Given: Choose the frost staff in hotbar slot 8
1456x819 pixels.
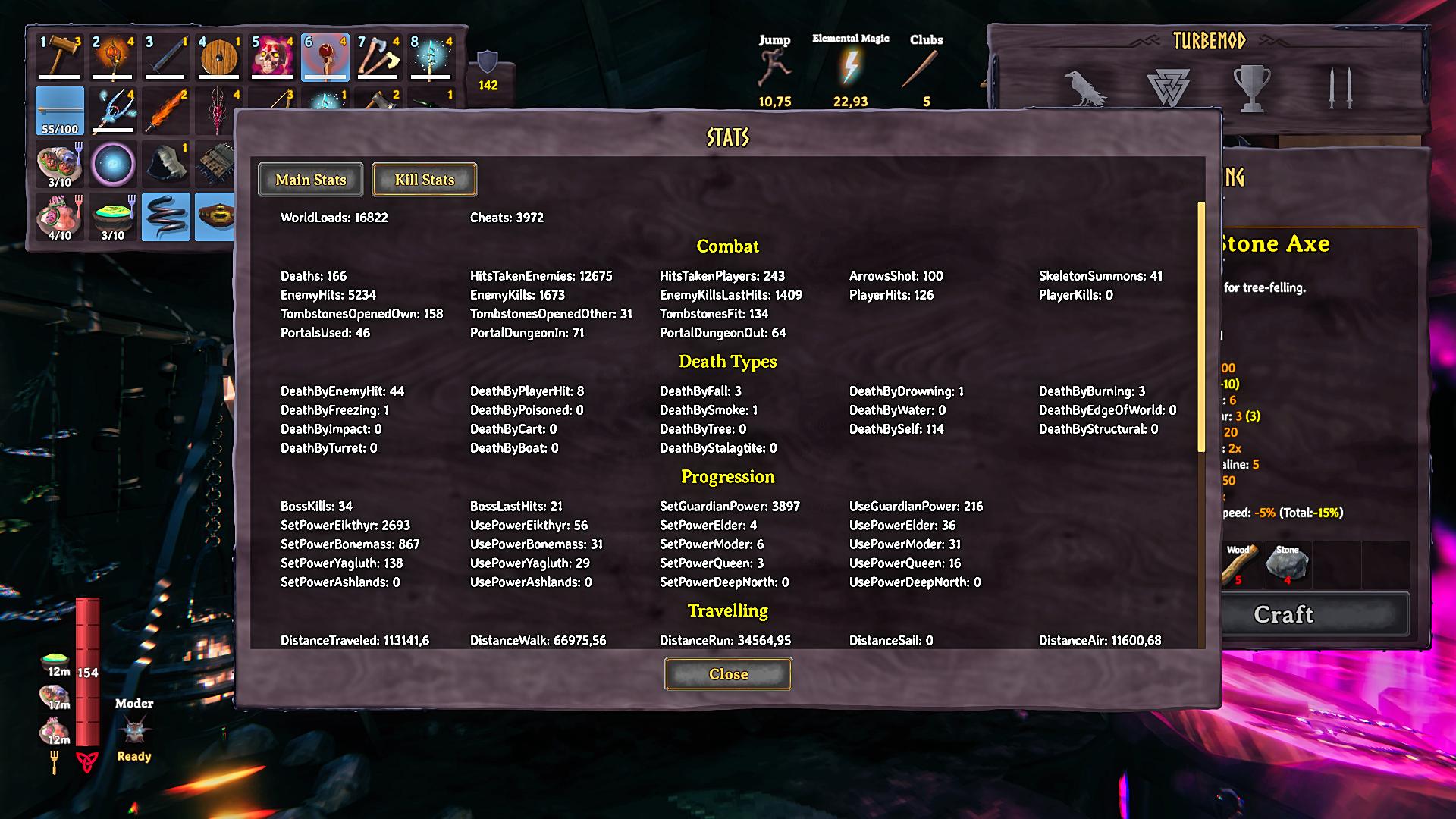Looking at the screenshot, I should pyautogui.click(x=431, y=57).
